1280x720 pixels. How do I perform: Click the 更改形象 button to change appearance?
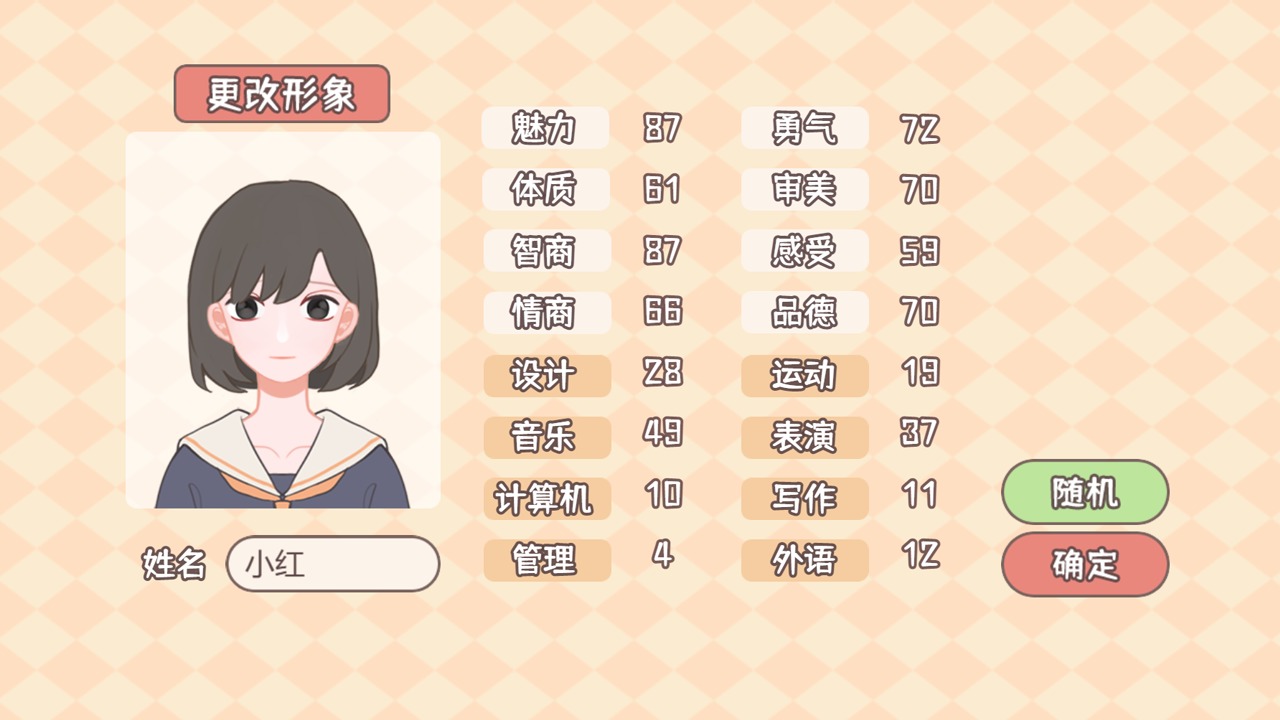(x=281, y=93)
